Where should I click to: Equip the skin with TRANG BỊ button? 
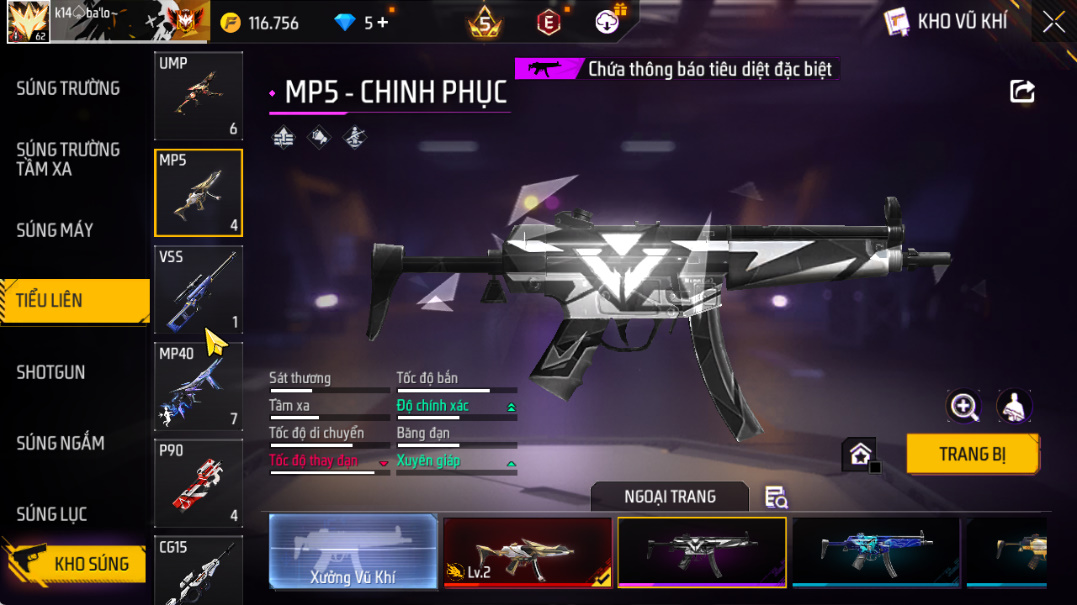click(x=972, y=454)
